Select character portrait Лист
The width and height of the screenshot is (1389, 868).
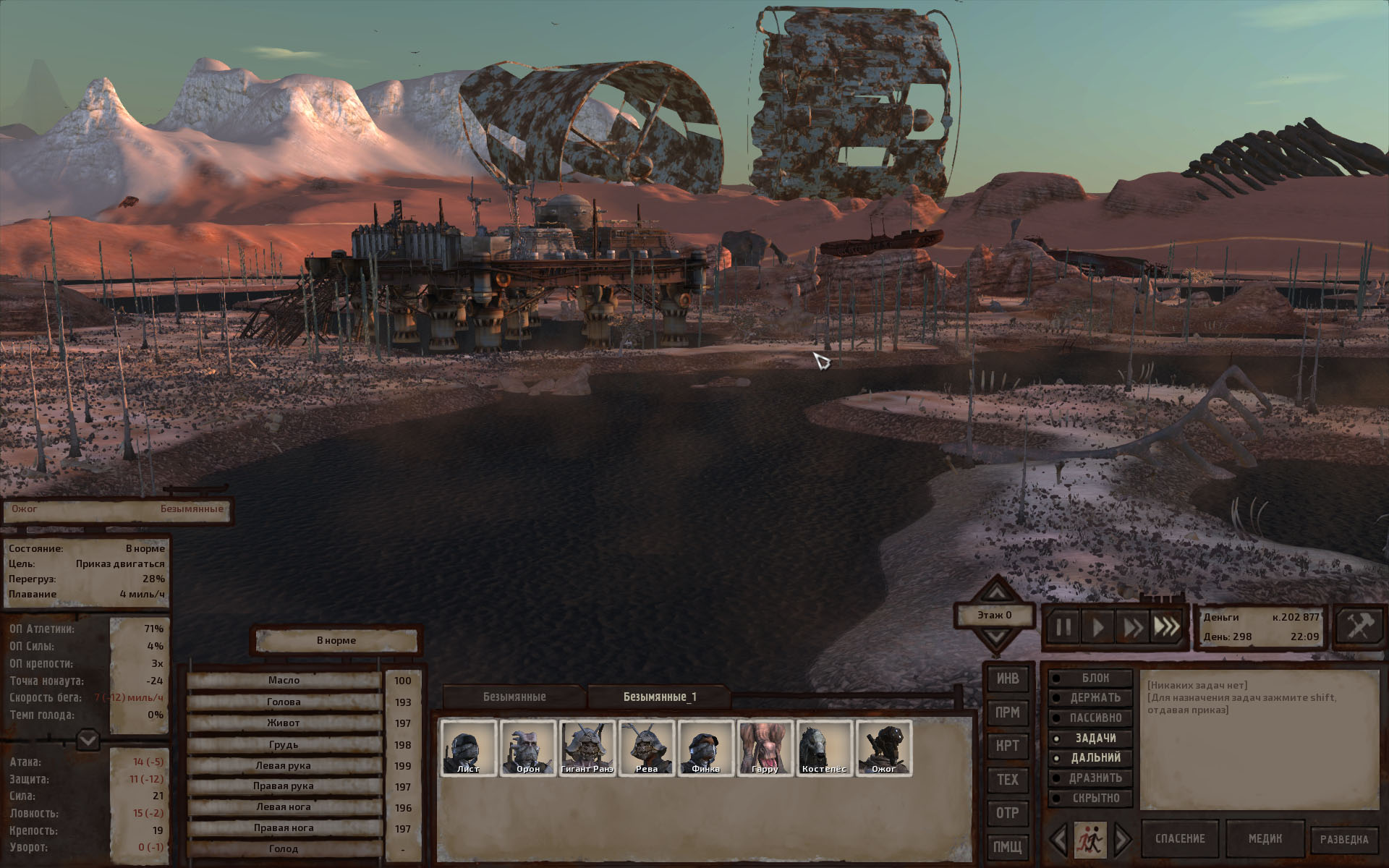pos(468,747)
